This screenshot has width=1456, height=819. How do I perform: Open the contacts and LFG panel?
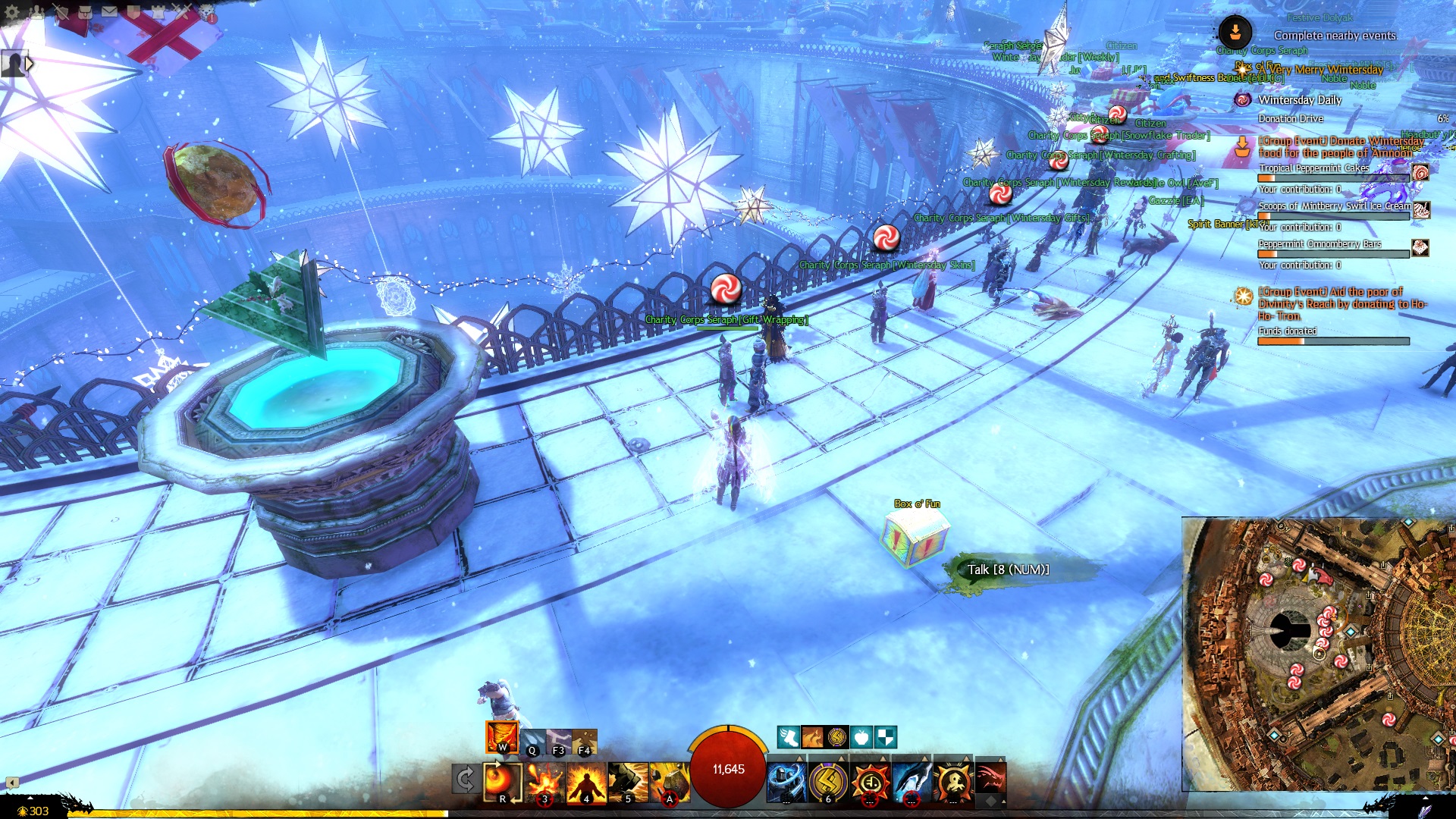tap(36, 11)
